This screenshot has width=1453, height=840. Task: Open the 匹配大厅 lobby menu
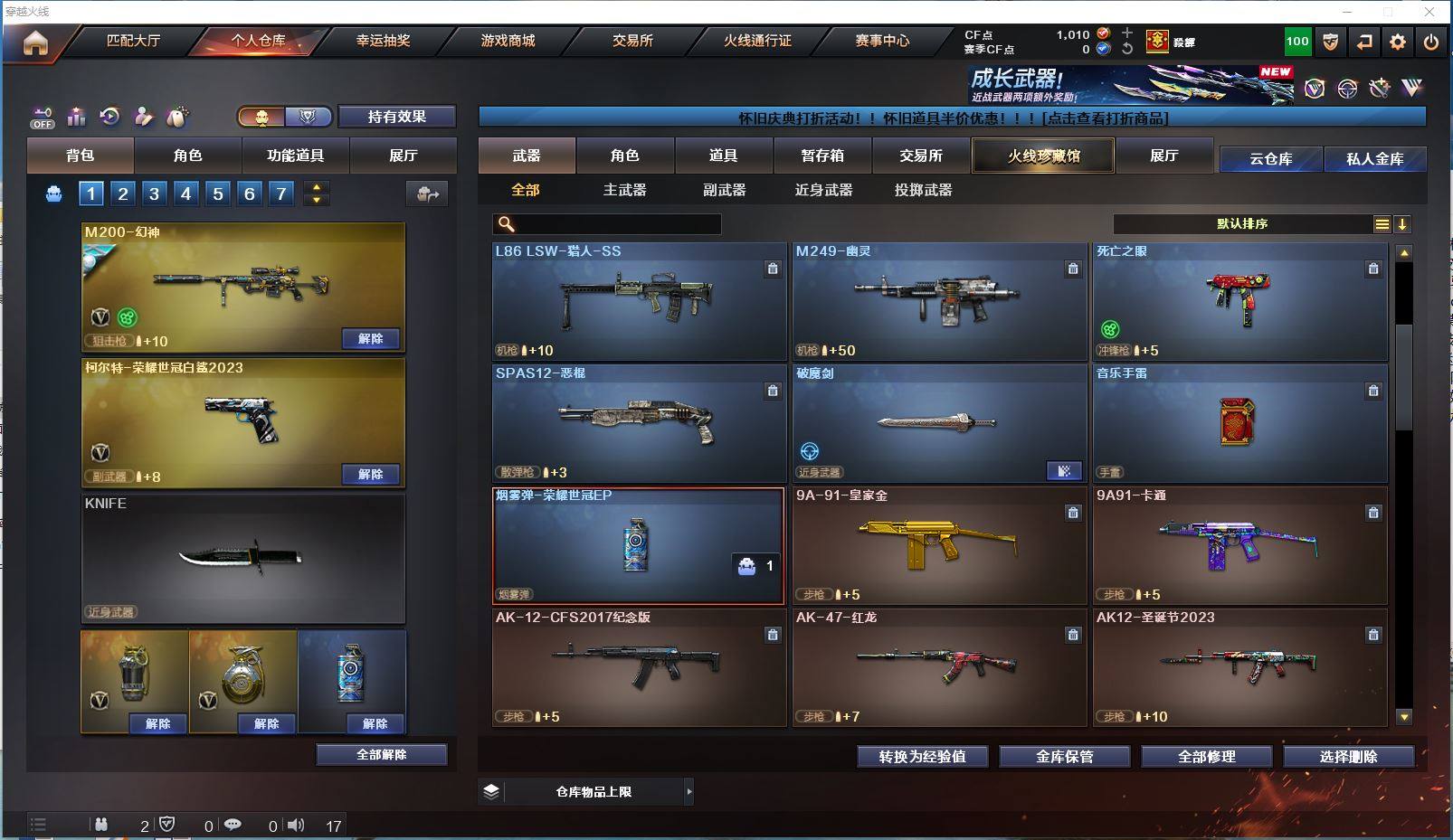click(x=133, y=41)
